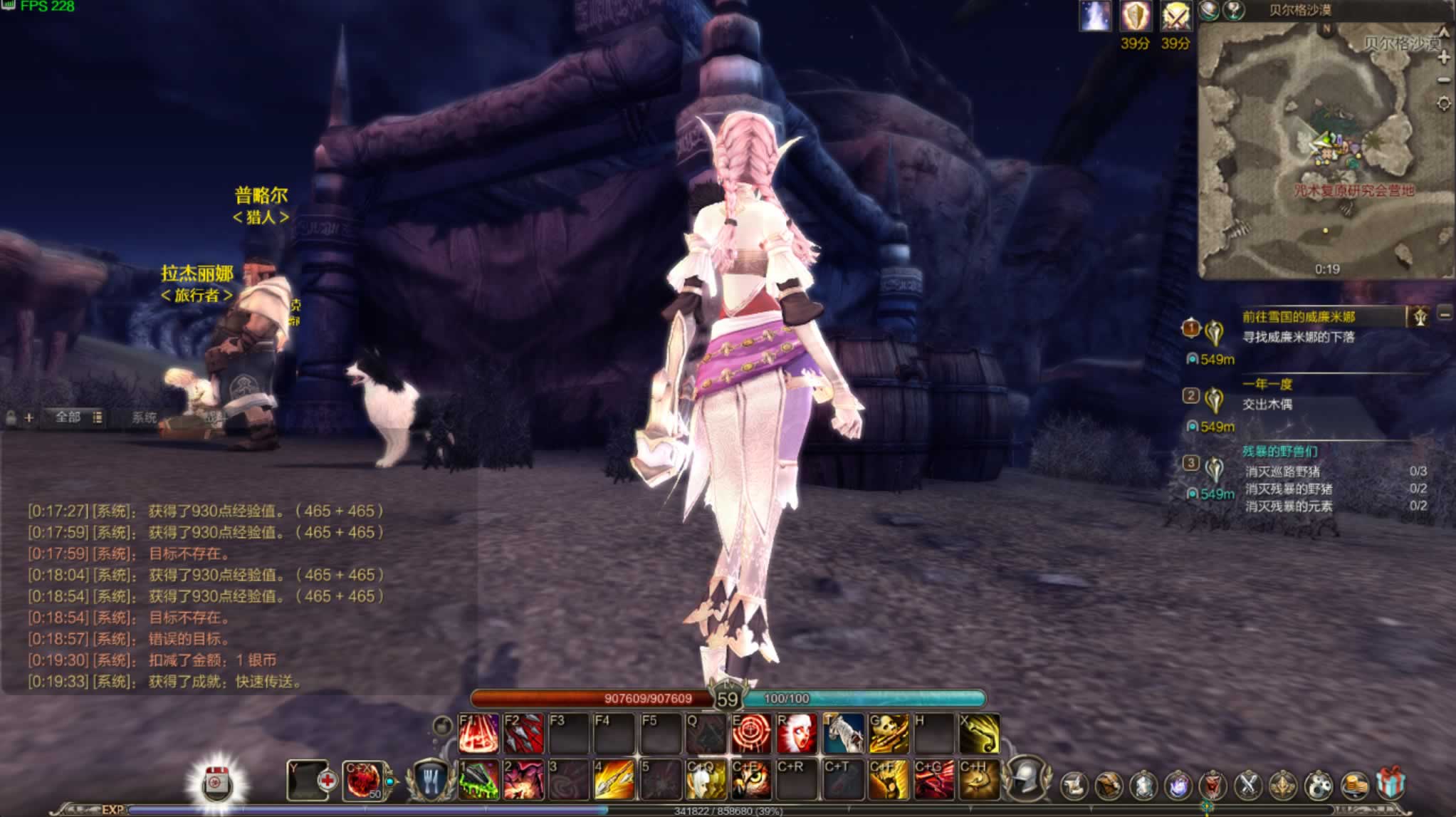This screenshot has width=1456, height=817.
Task: Open the gift box icon
Action: point(1390,784)
